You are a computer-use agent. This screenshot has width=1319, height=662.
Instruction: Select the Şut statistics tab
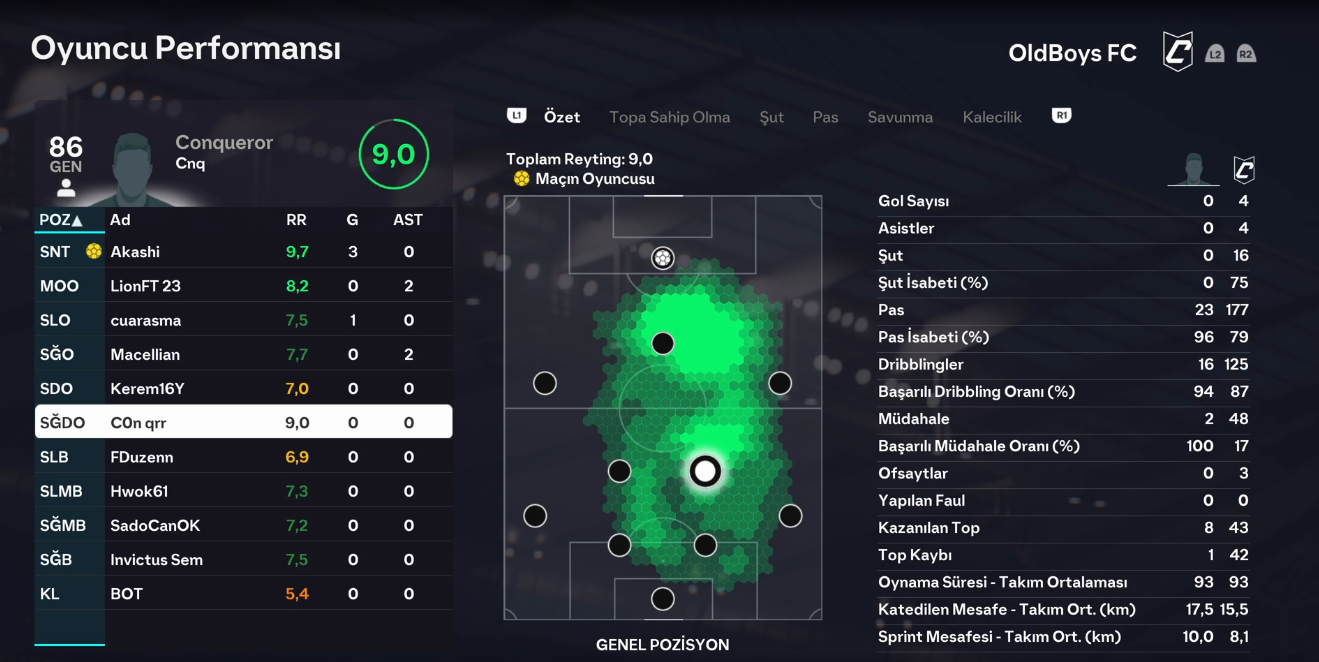pyautogui.click(x=771, y=117)
